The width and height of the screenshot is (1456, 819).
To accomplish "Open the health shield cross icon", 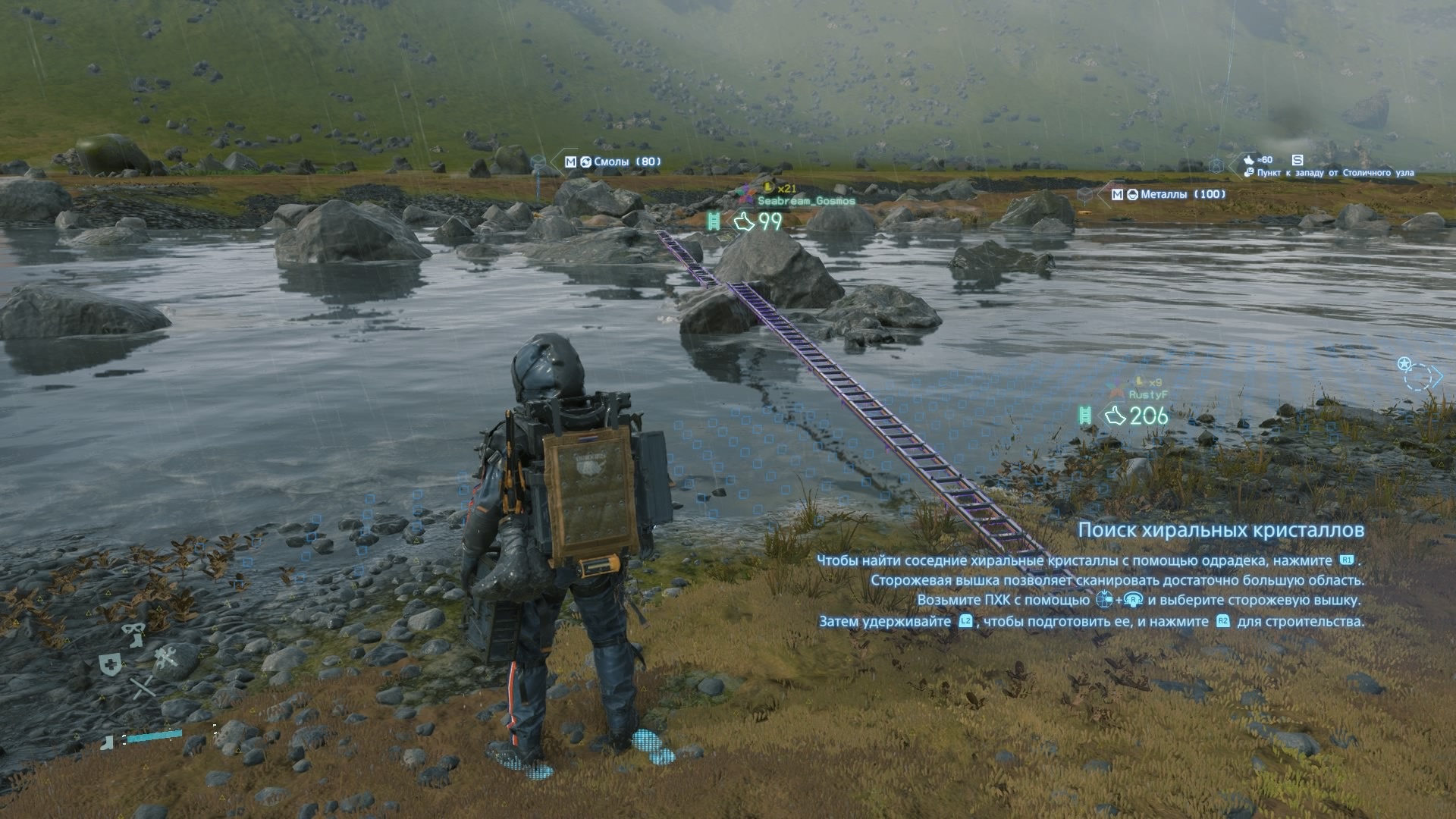I will point(110,664).
